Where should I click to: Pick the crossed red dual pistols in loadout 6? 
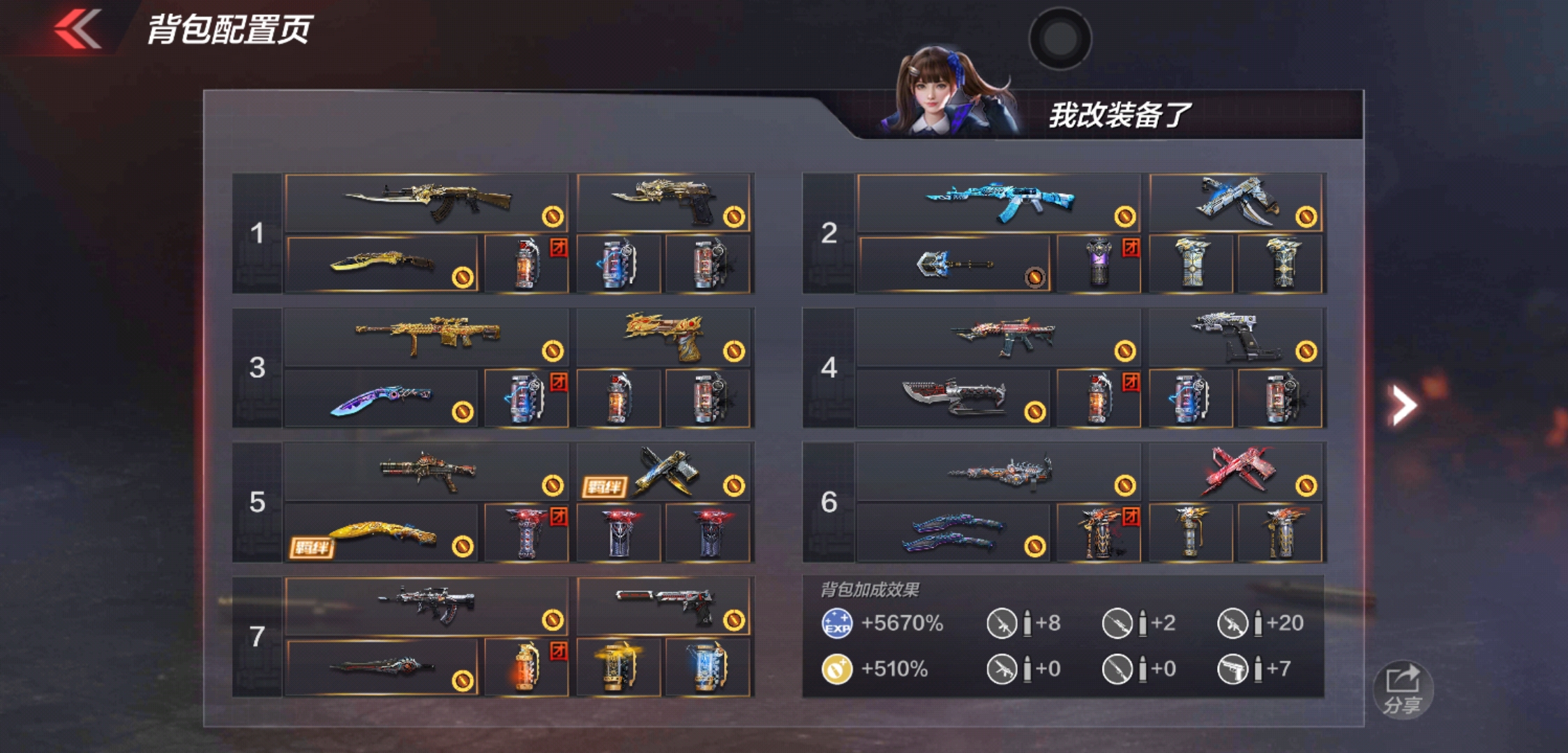click(1237, 471)
